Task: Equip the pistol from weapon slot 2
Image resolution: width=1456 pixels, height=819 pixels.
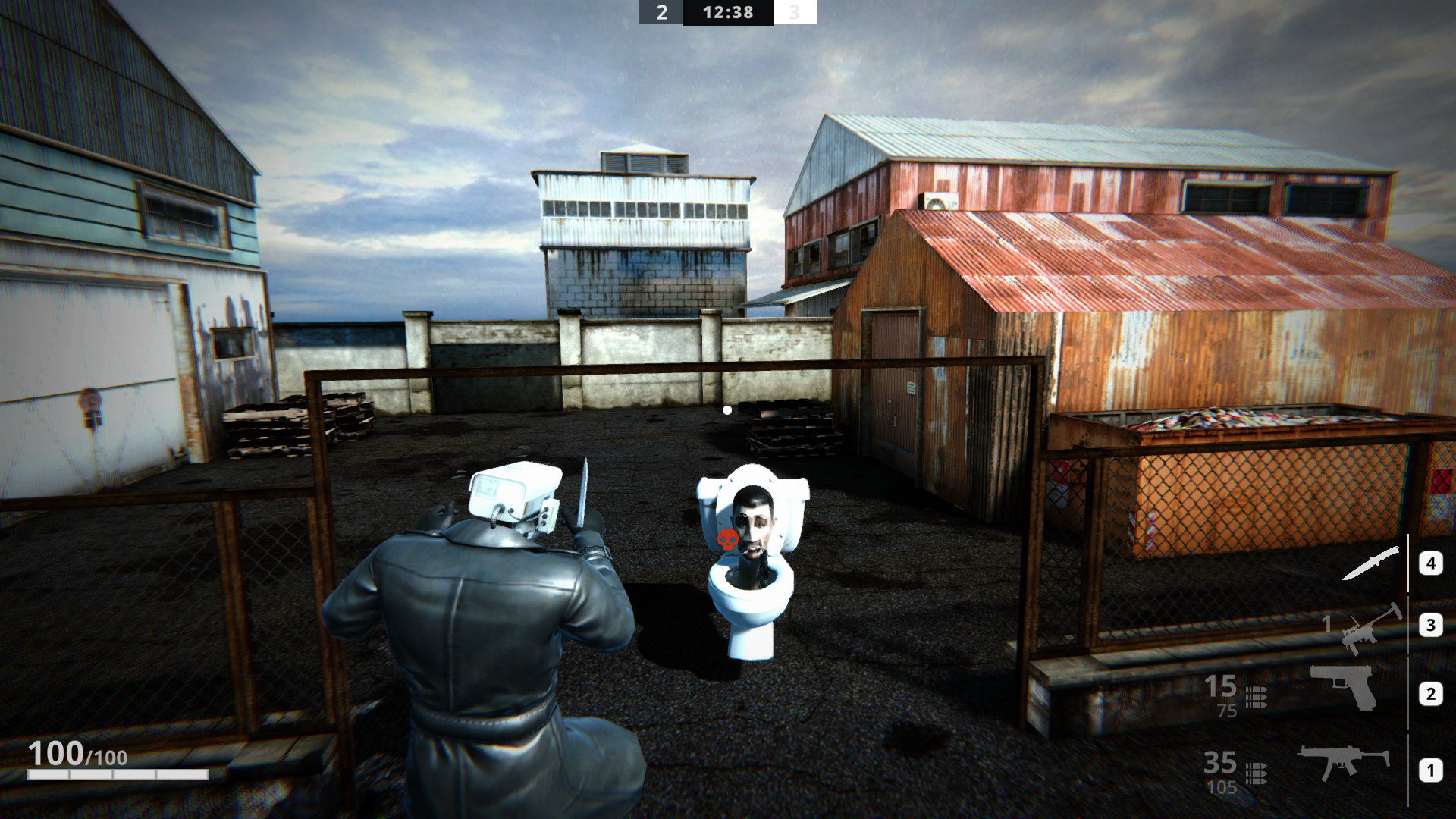Action: (x=1343, y=686)
